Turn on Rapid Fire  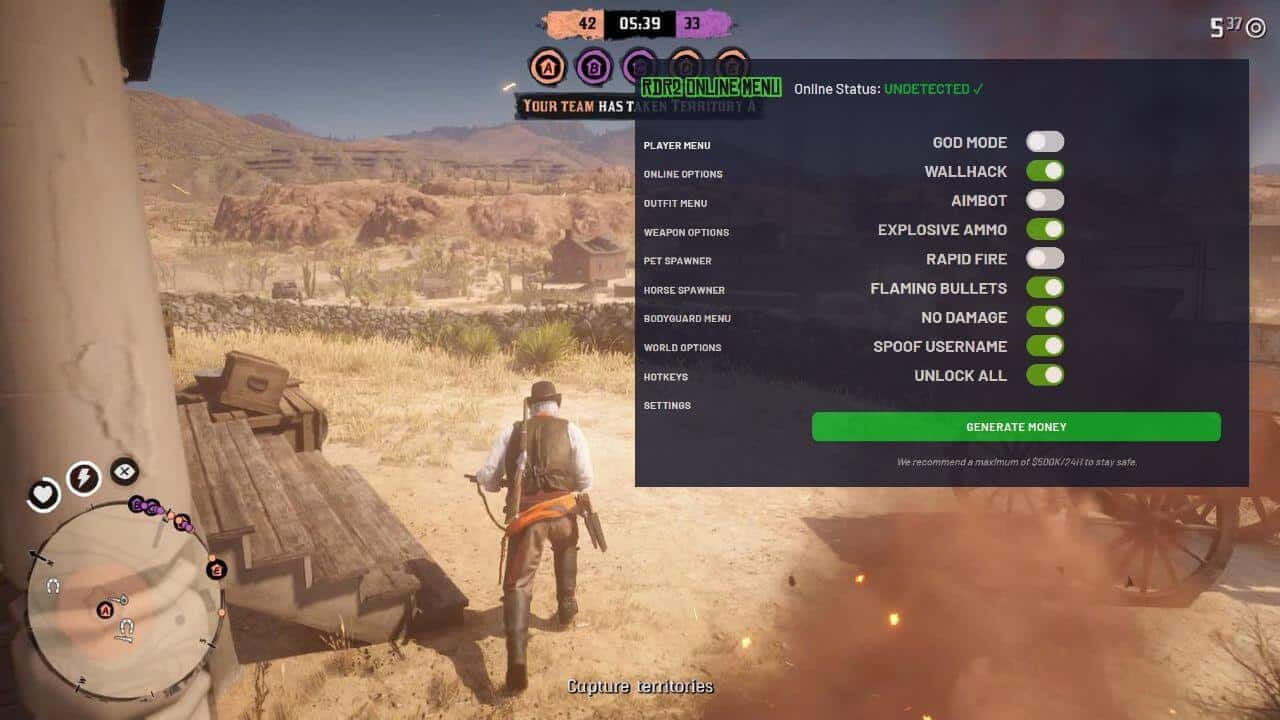tap(1044, 258)
